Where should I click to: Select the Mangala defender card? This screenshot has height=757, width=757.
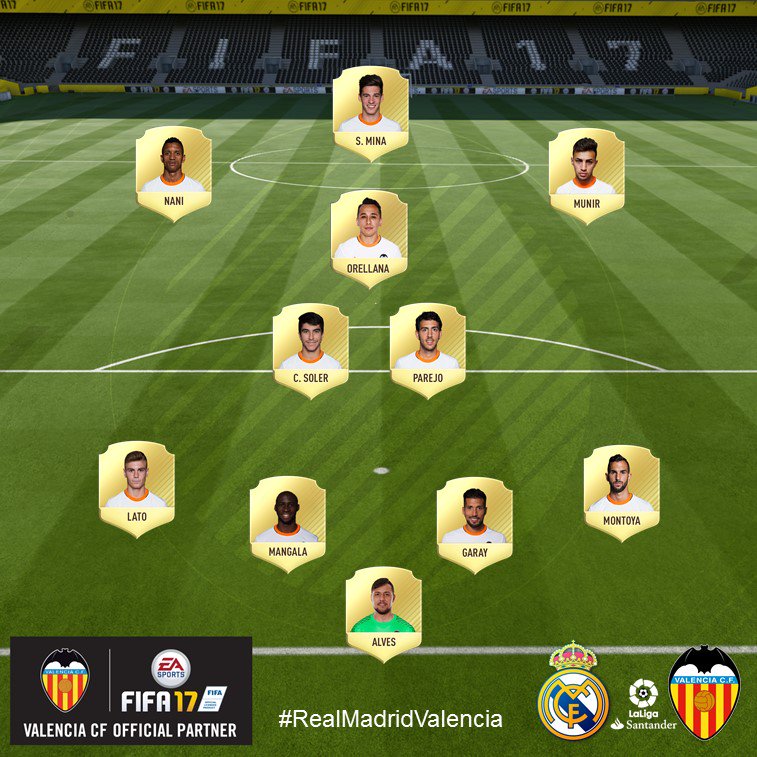click(x=288, y=522)
